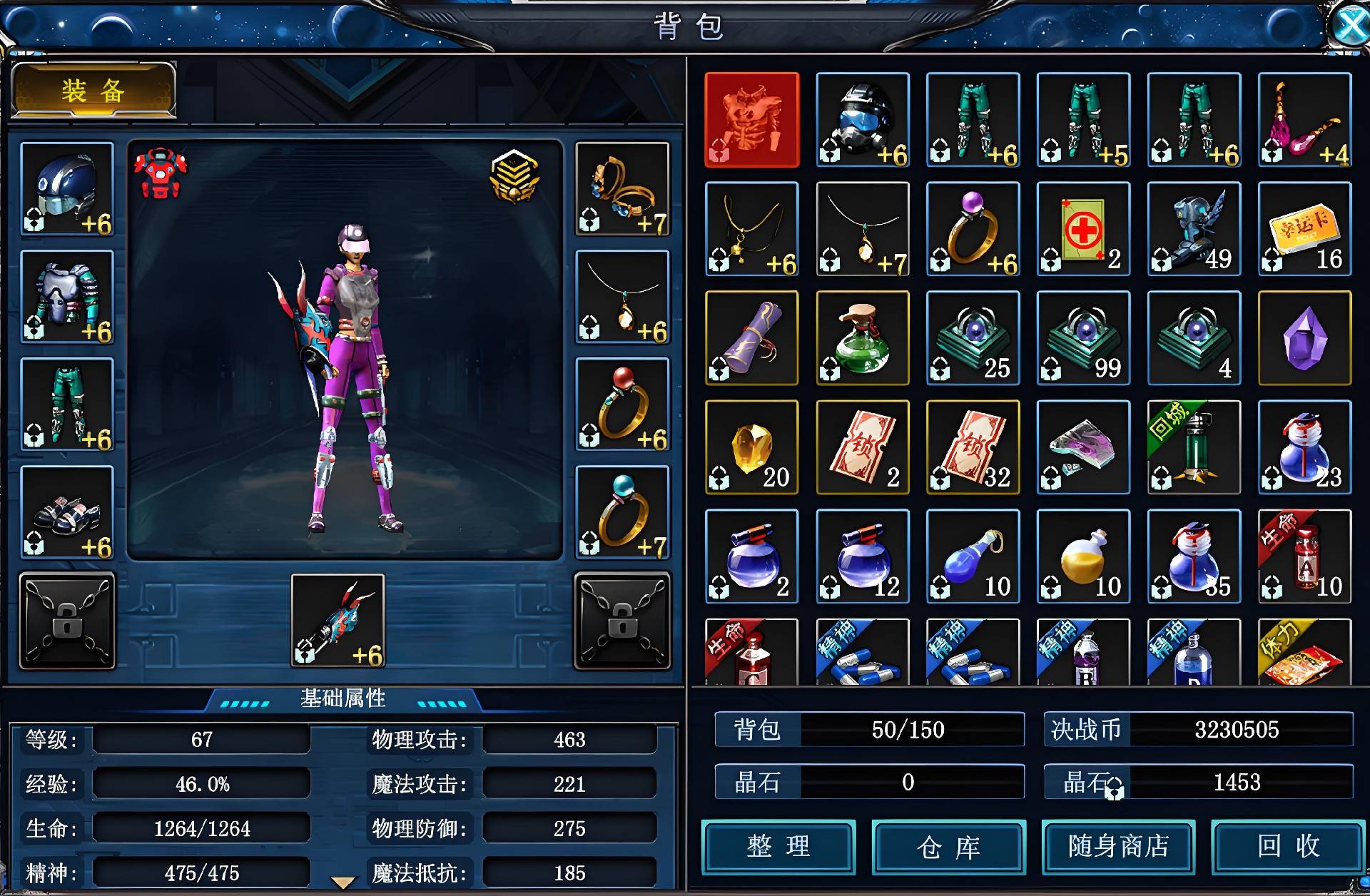Select the equipped chest armor slot

pos(67,297)
